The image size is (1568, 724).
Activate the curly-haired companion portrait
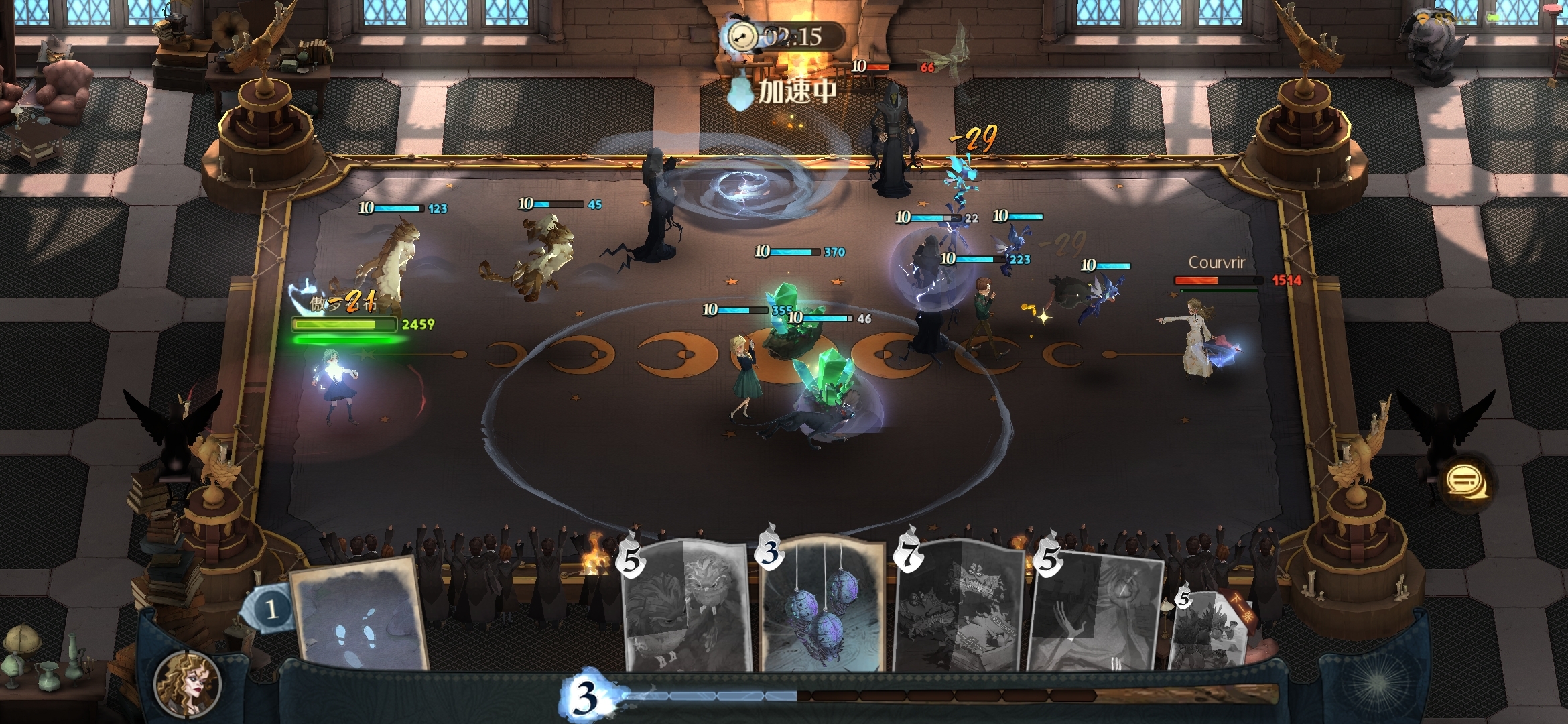coord(187,683)
